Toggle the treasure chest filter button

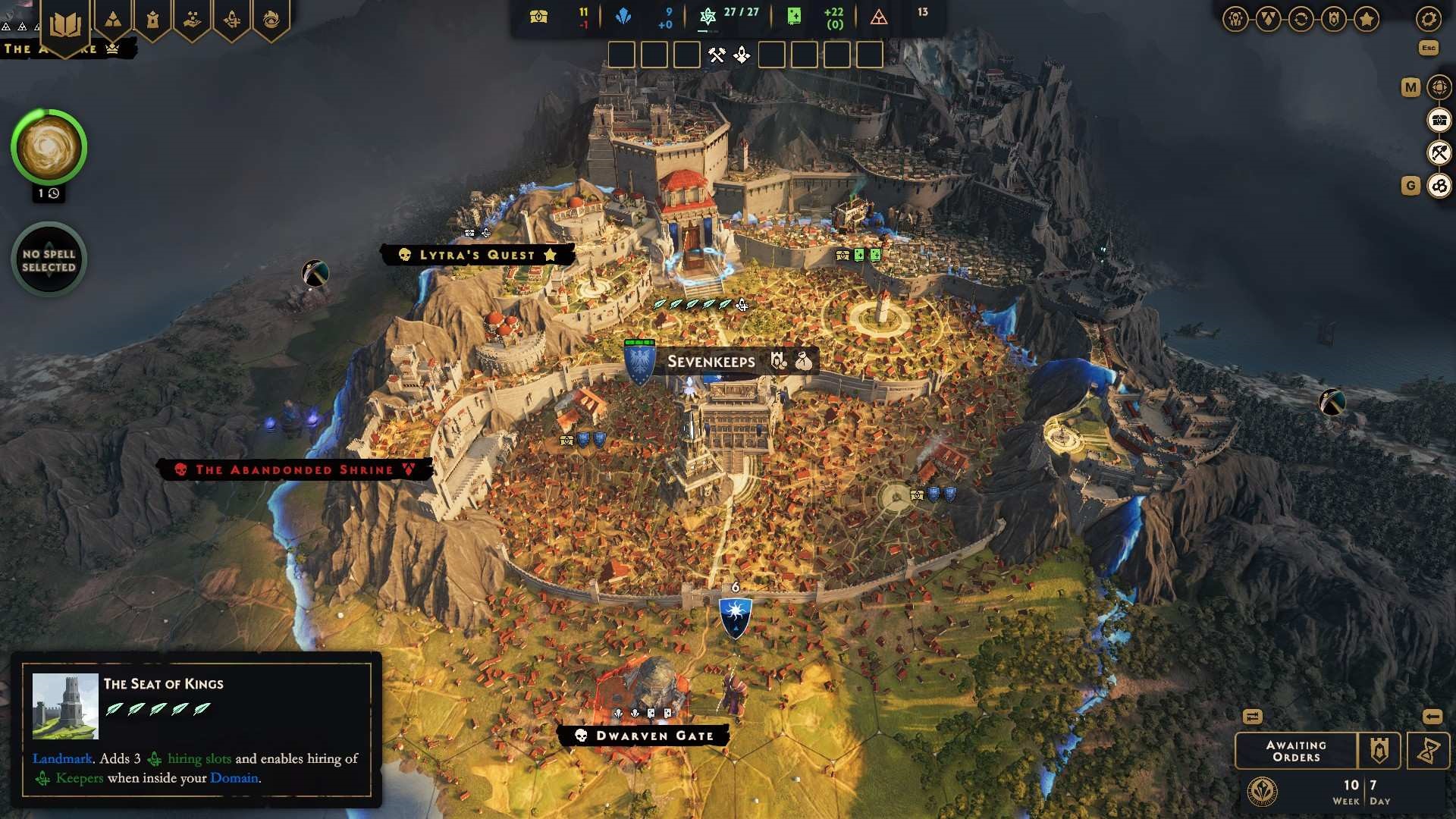pos(1439,120)
